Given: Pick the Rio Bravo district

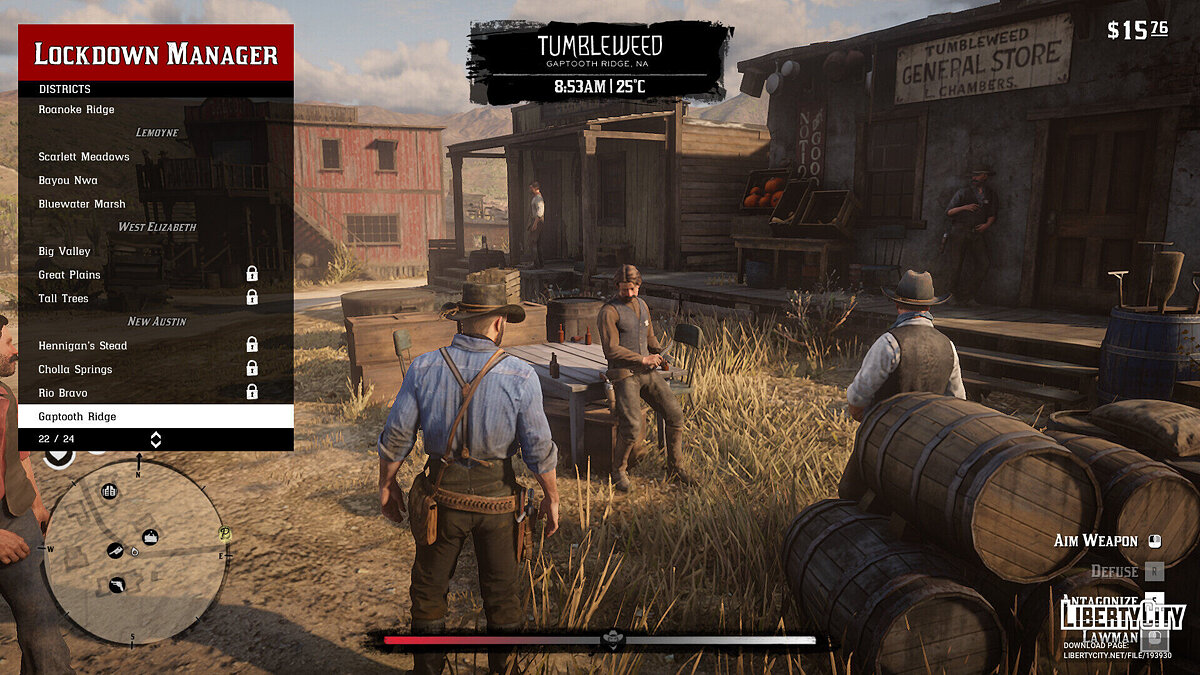Looking at the screenshot, I should click(63, 393).
